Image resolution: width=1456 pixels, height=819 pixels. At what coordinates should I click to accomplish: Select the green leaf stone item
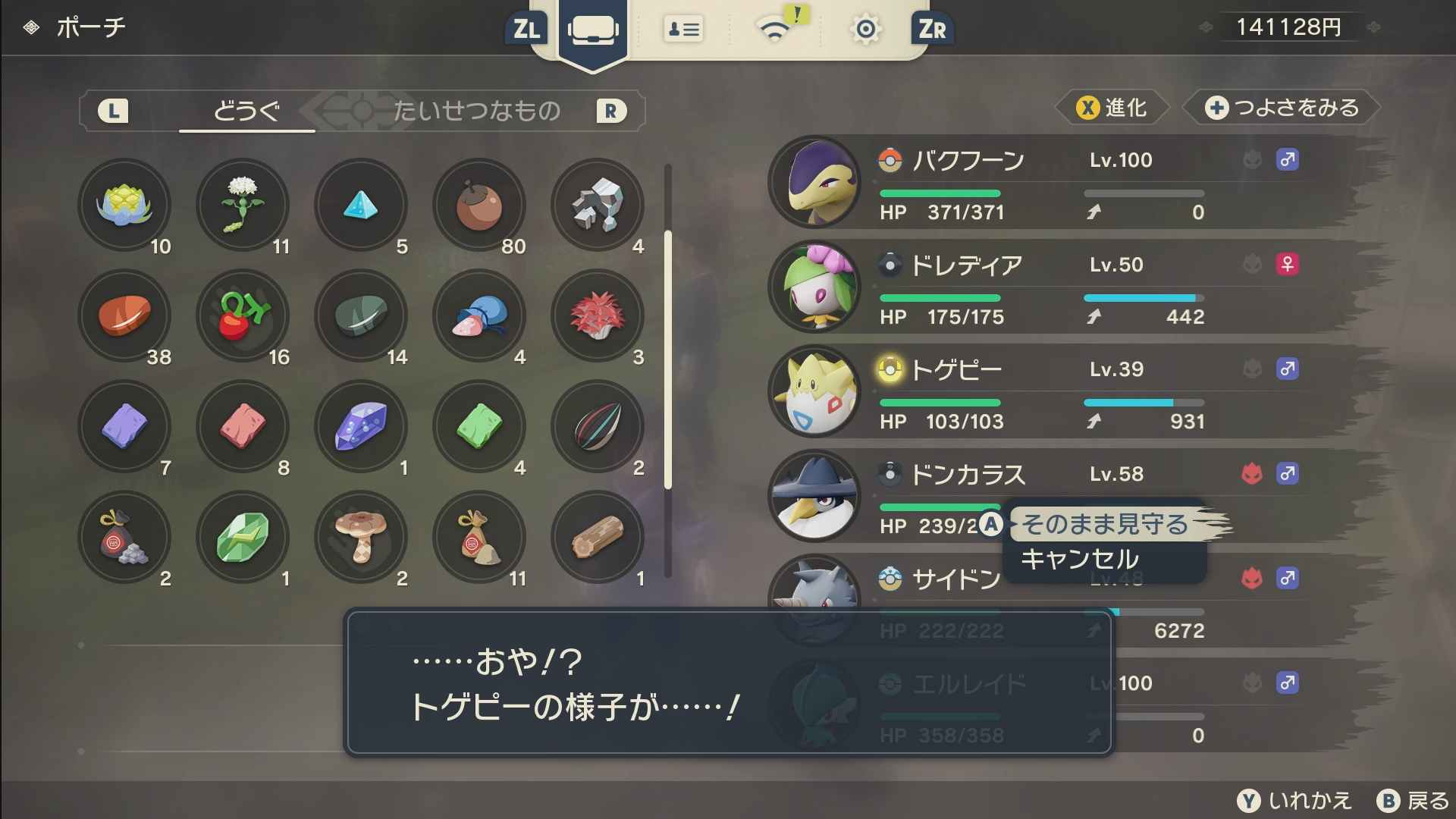coord(243,537)
